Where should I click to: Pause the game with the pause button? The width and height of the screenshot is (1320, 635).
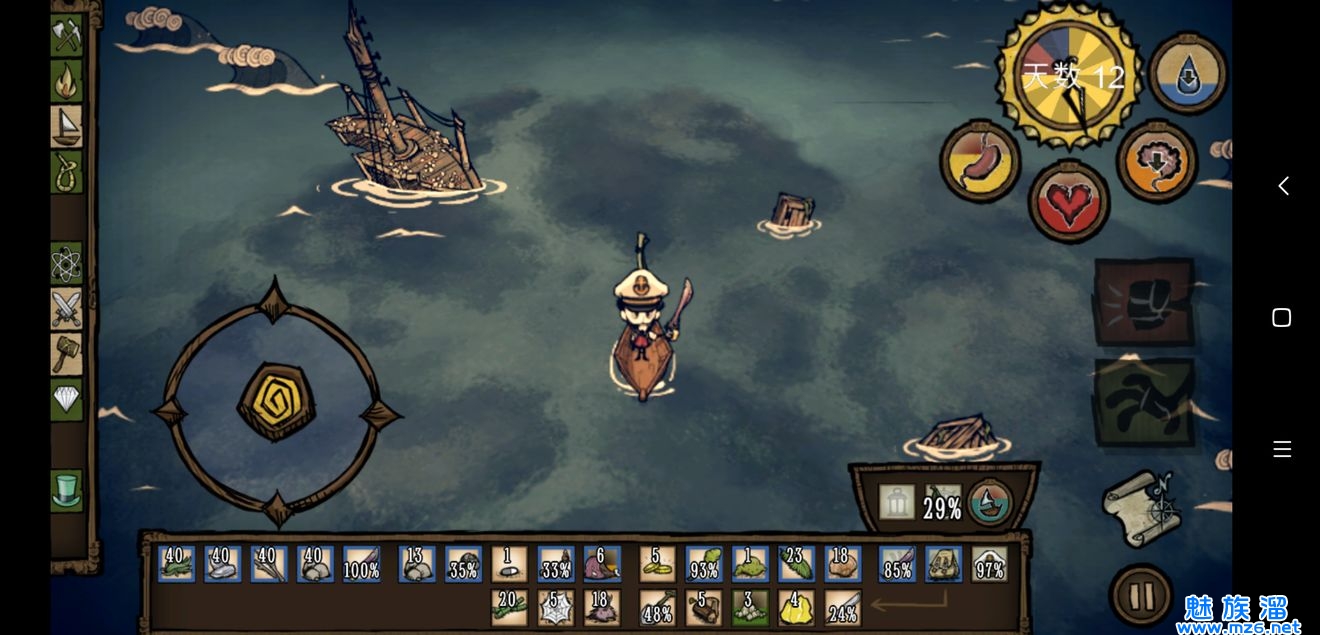click(1141, 596)
